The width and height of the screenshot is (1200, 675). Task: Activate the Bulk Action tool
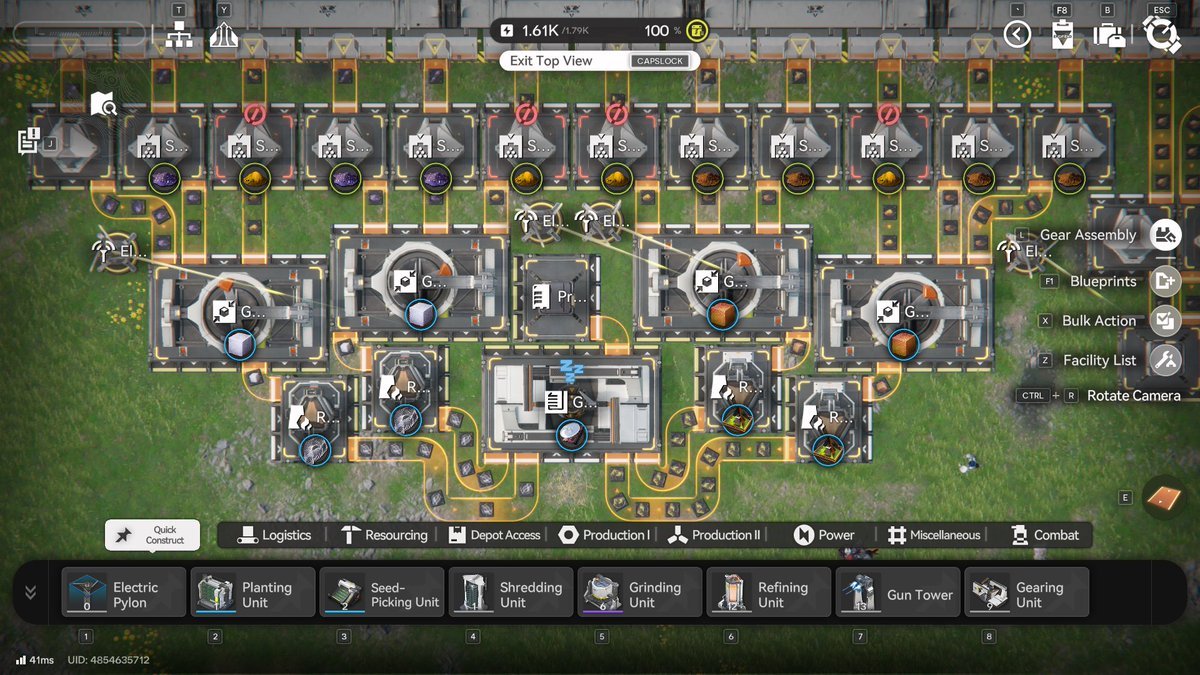(x=1165, y=321)
